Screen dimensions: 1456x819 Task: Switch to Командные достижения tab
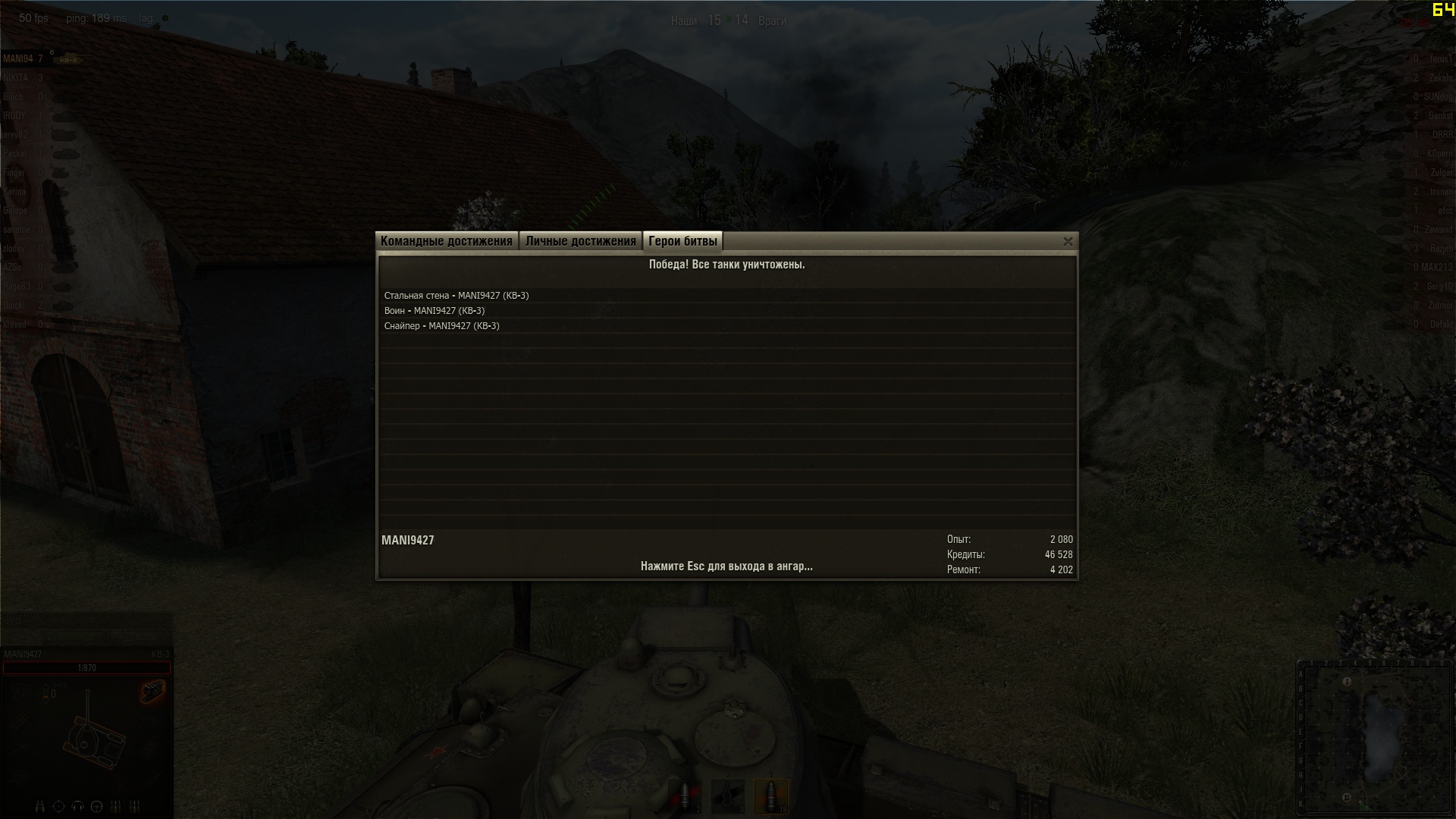point(447,241)
